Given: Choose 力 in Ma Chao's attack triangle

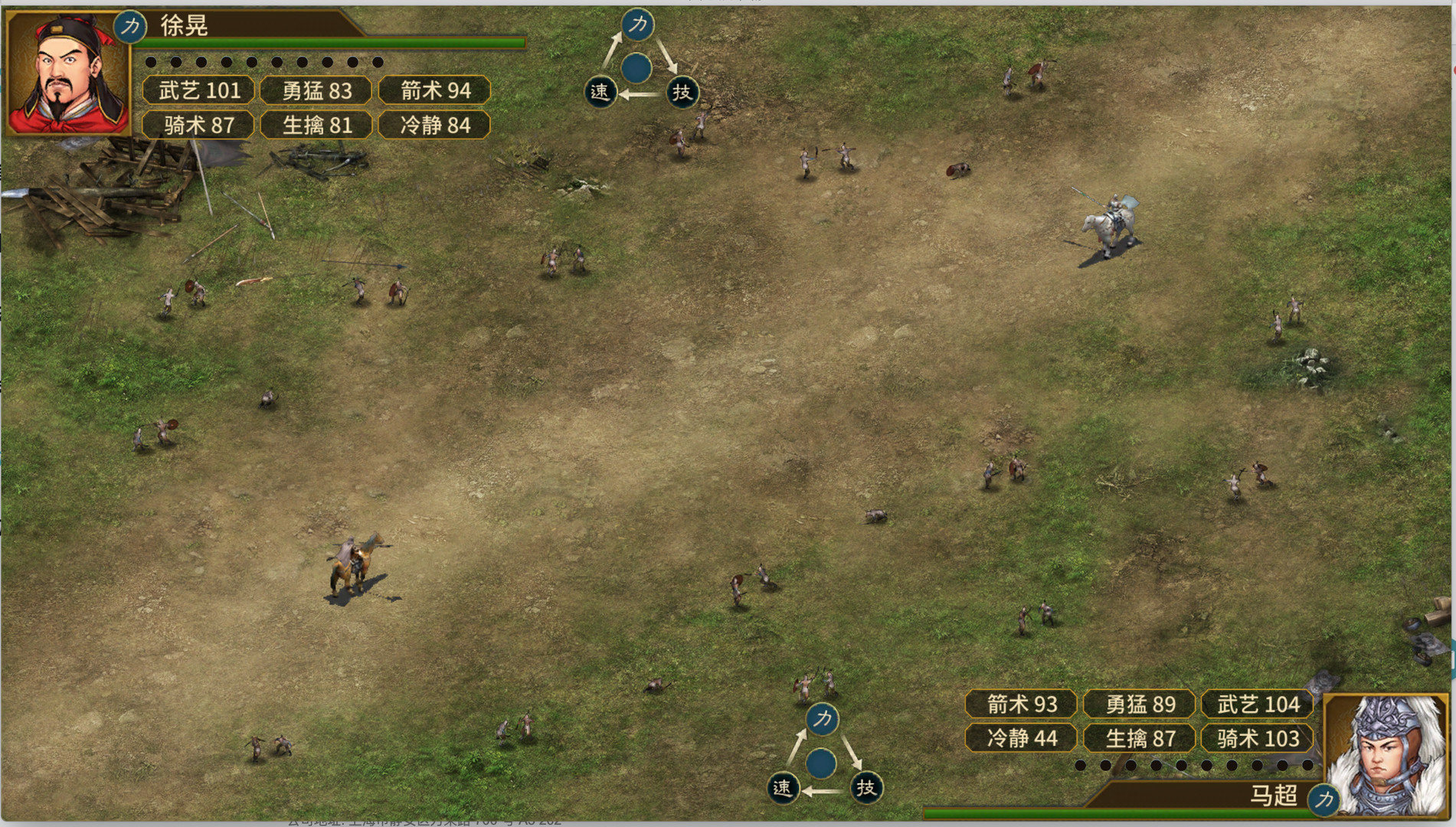Looking at the screenshot, I should (x=822, y=719).
